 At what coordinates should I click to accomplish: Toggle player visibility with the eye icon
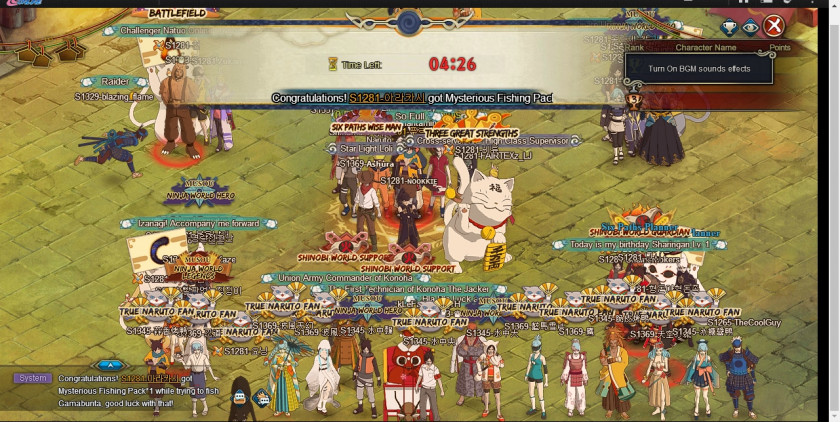[x=750, y=27]
